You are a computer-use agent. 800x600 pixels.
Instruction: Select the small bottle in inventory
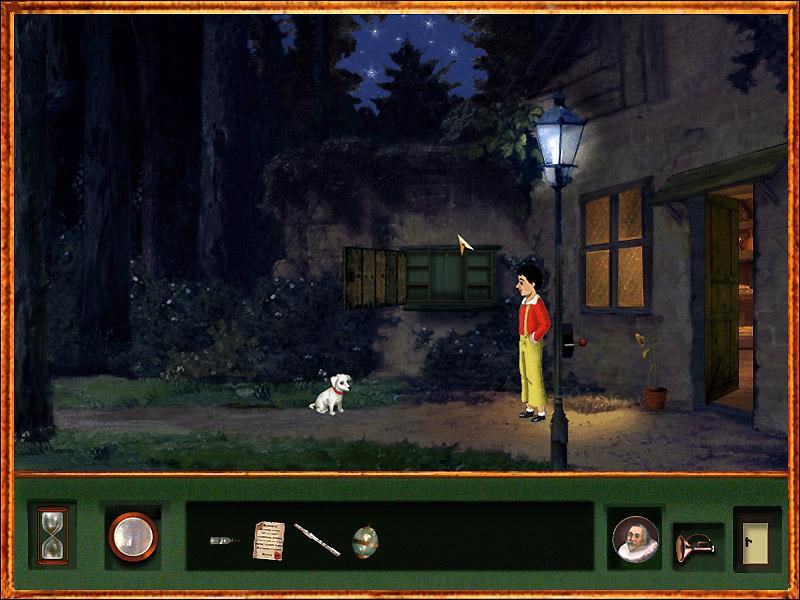tap(224, 541)
